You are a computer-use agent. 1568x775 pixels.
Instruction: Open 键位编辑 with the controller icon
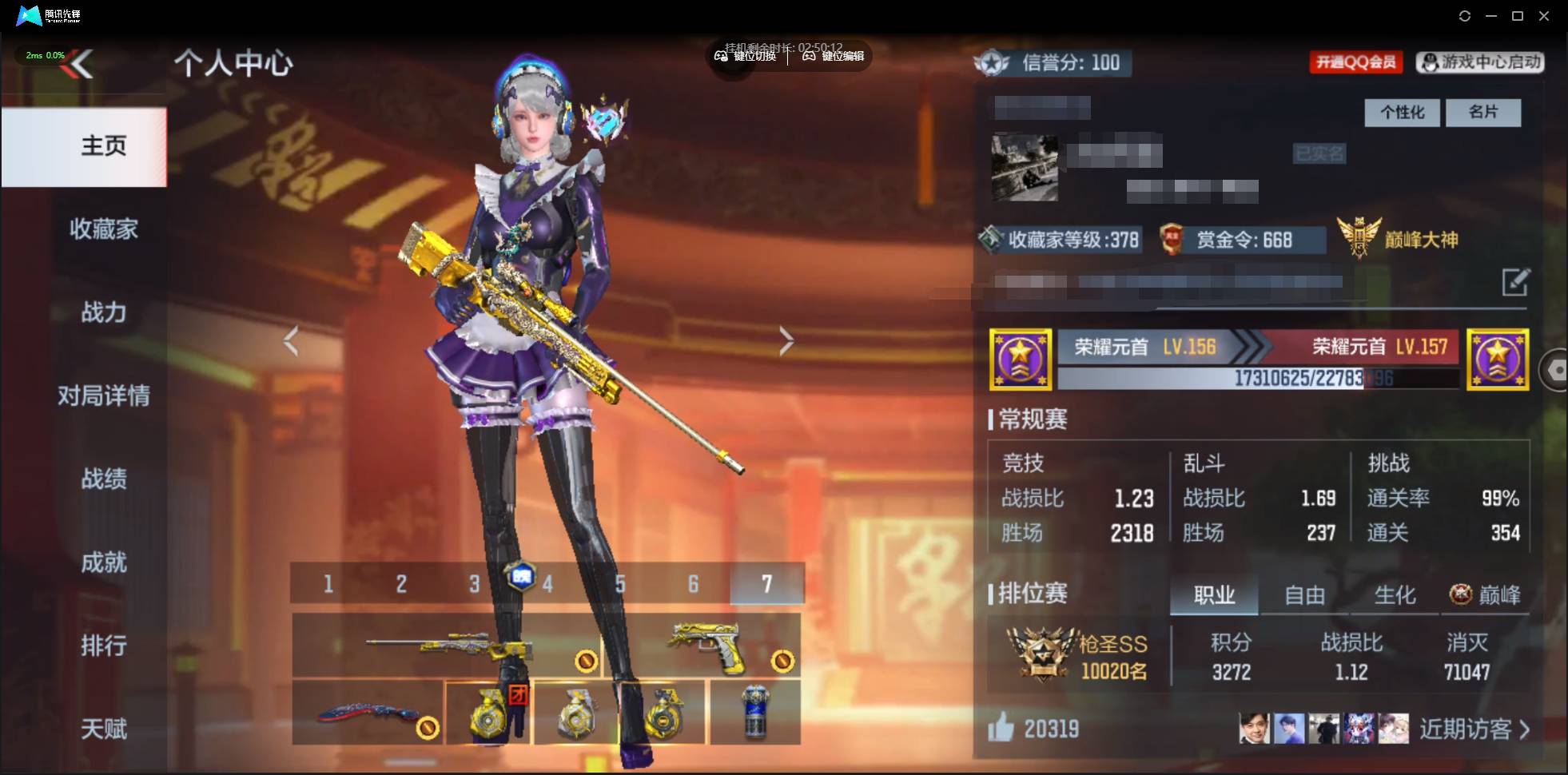click(x=809, y=56)
